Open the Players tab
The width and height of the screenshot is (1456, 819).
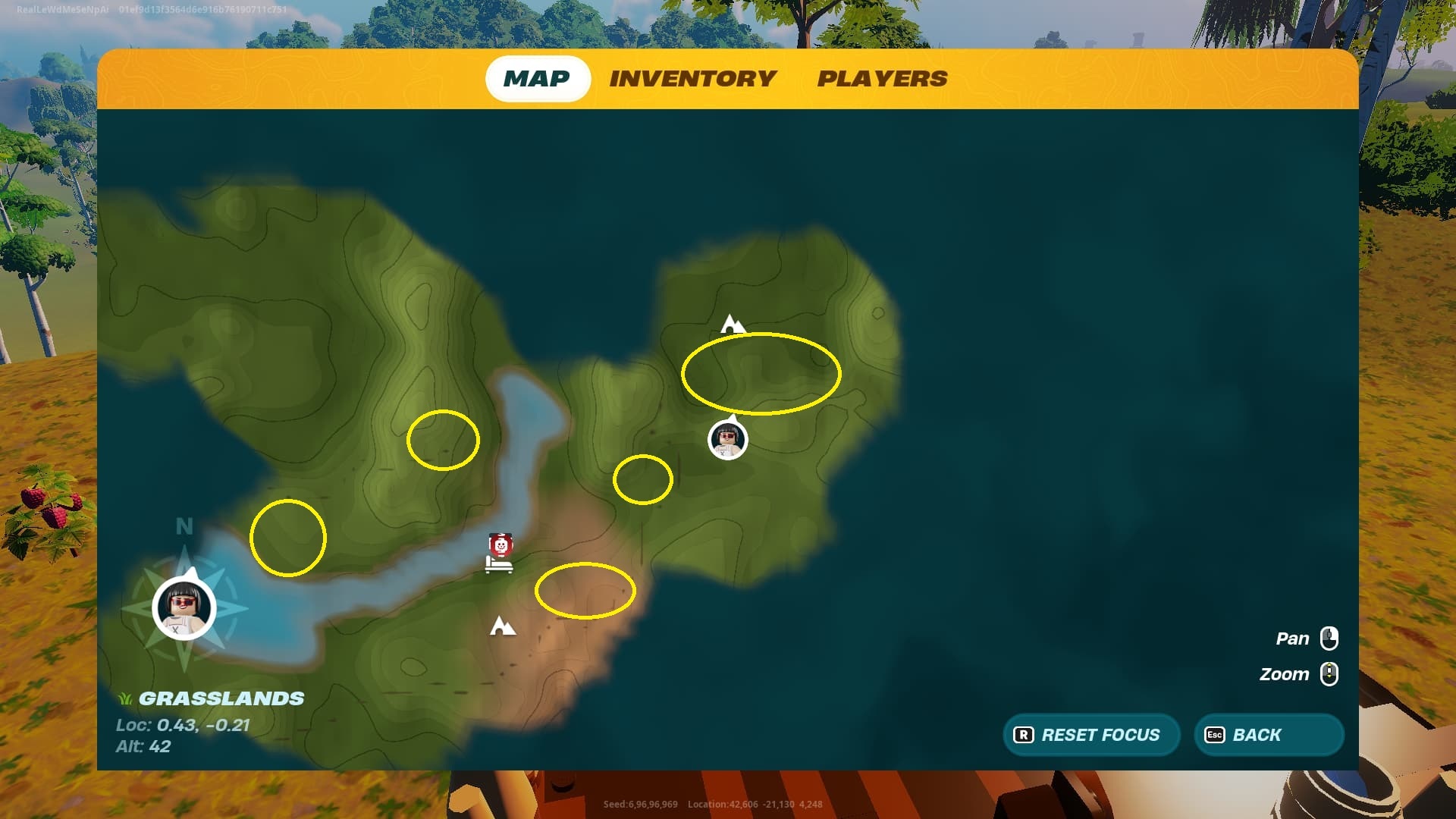point(882,79)
